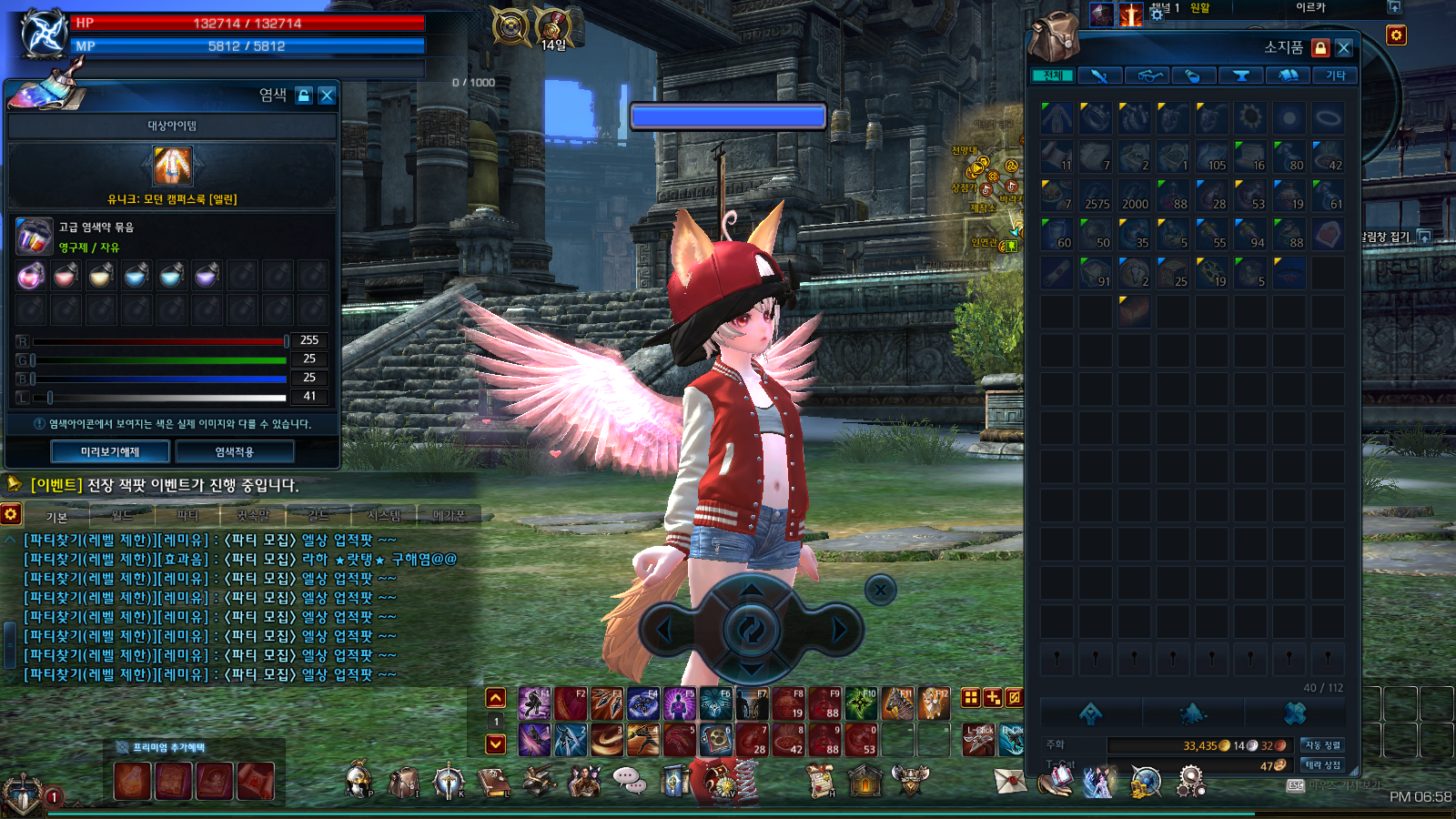Toggle the dye window lock icon

[x=304, y=96]
